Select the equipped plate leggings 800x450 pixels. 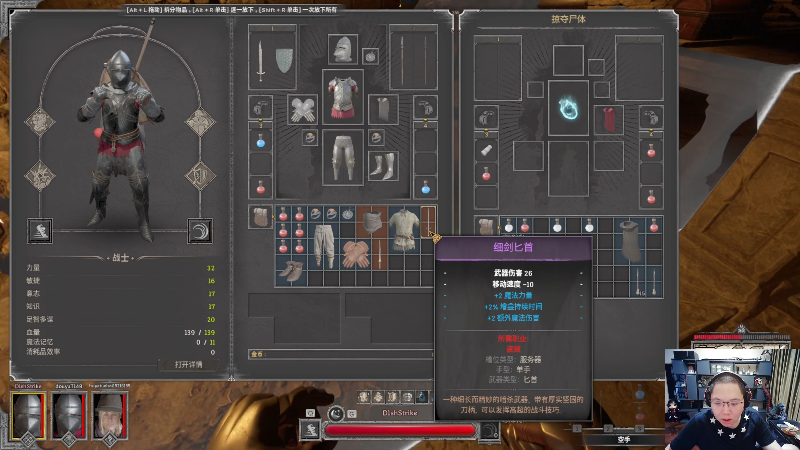click(x=343, y=157)
